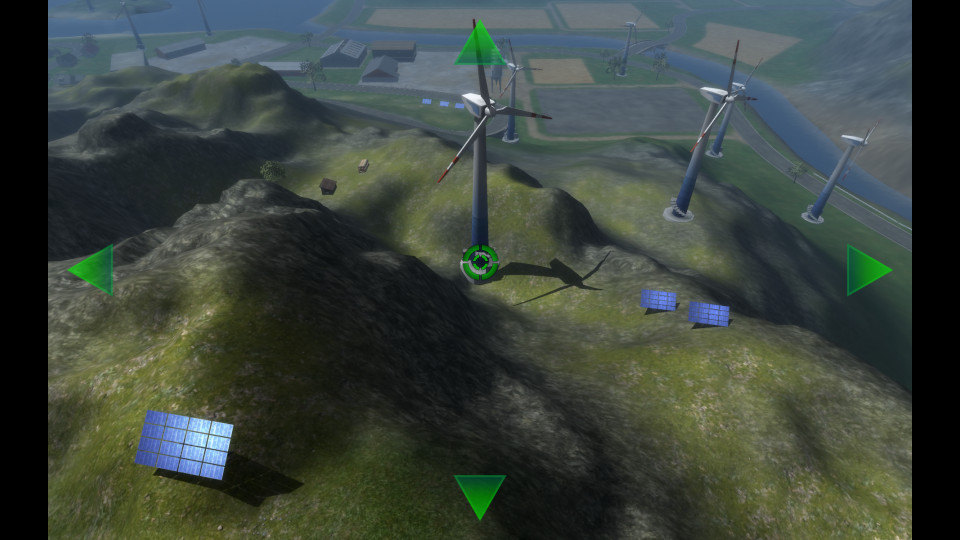Screen dimensions: 960x540
Task: Click the green up arrow
Action: coord(479,46)
